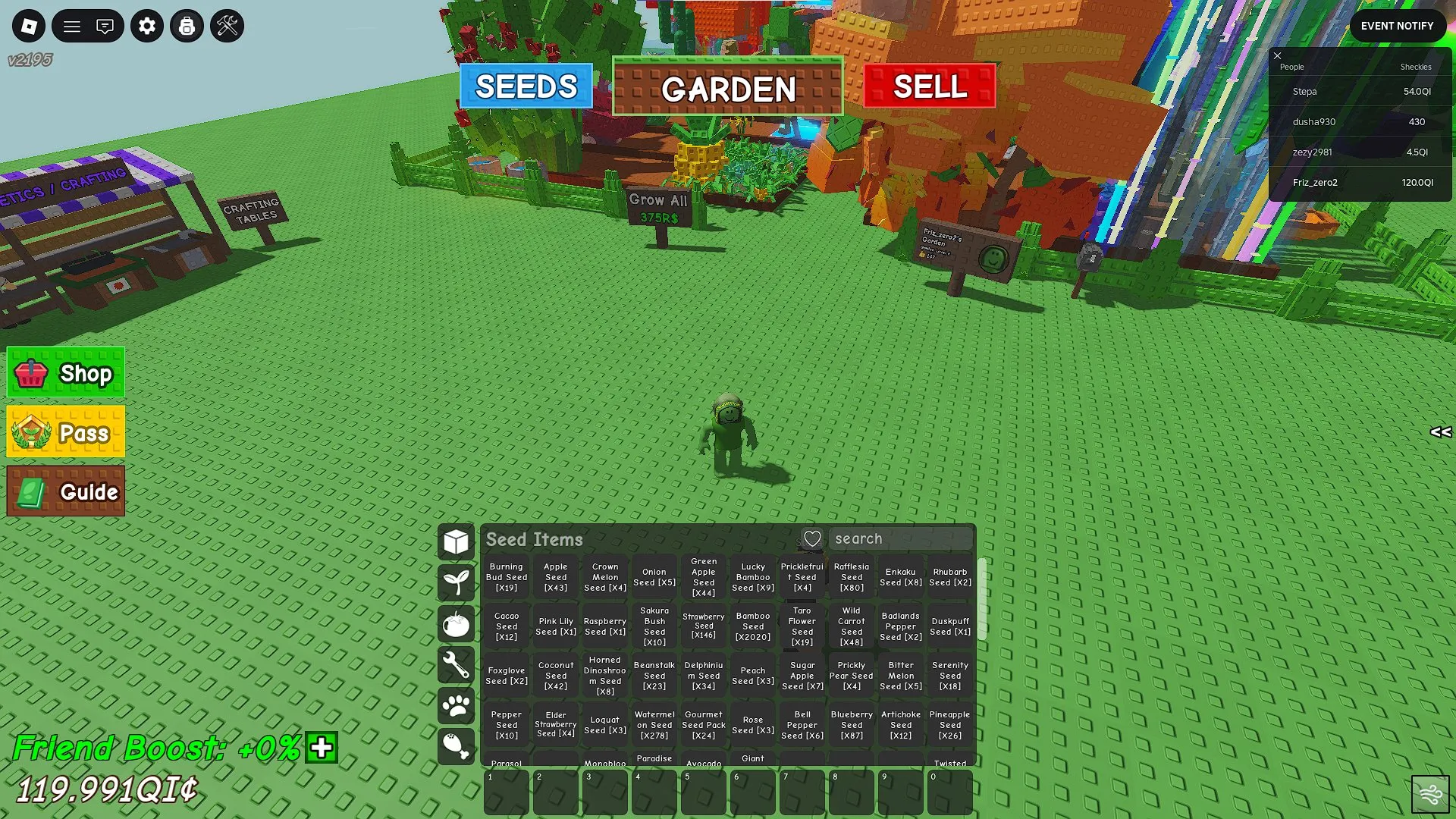The width and height of the screenshot is (1456, 819).
Task: Open the Roblox backpack inventory icon
Action: click(x=187, y=25)
